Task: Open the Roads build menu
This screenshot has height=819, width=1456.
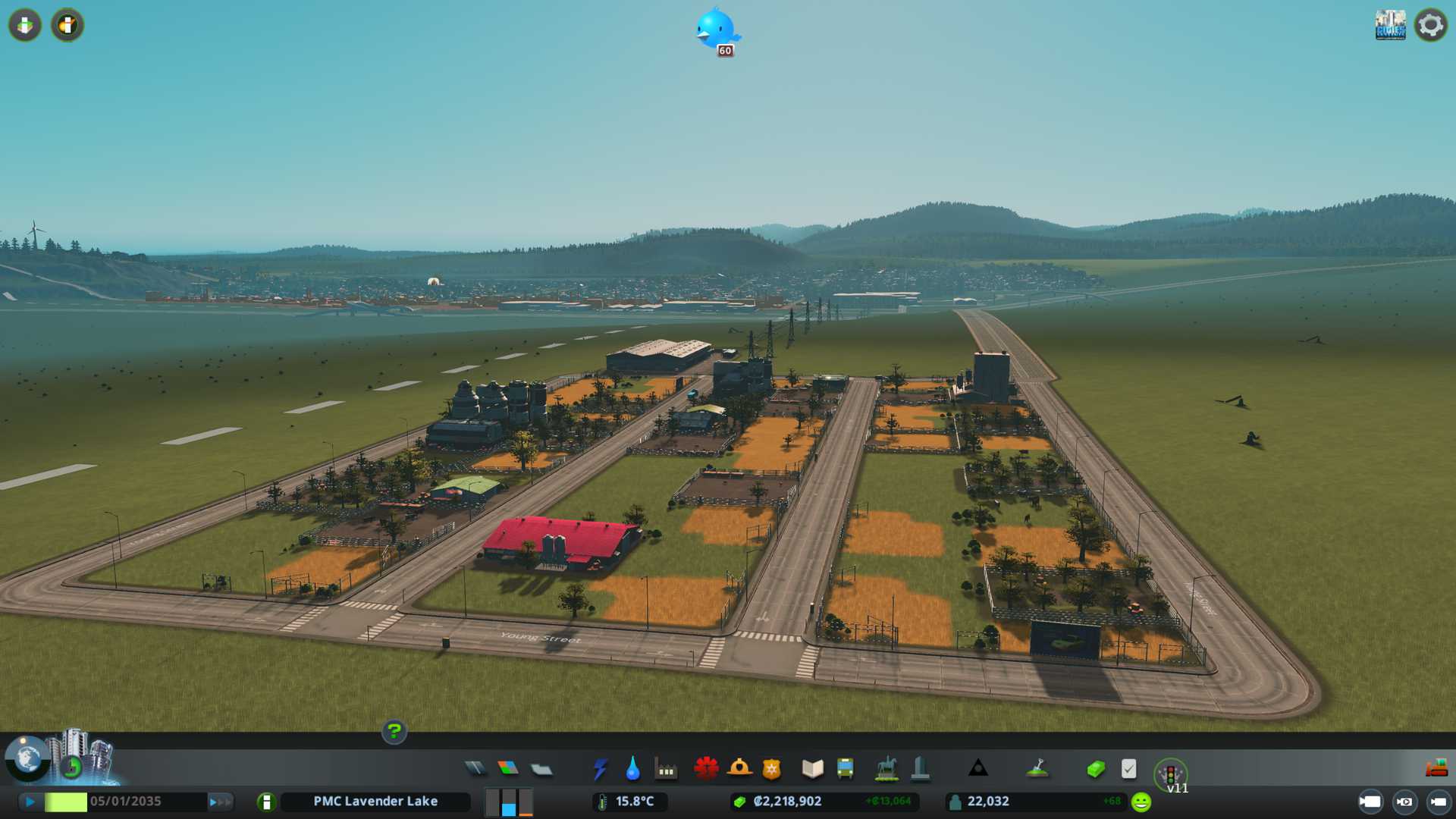Action: click(x=475, y=769)
